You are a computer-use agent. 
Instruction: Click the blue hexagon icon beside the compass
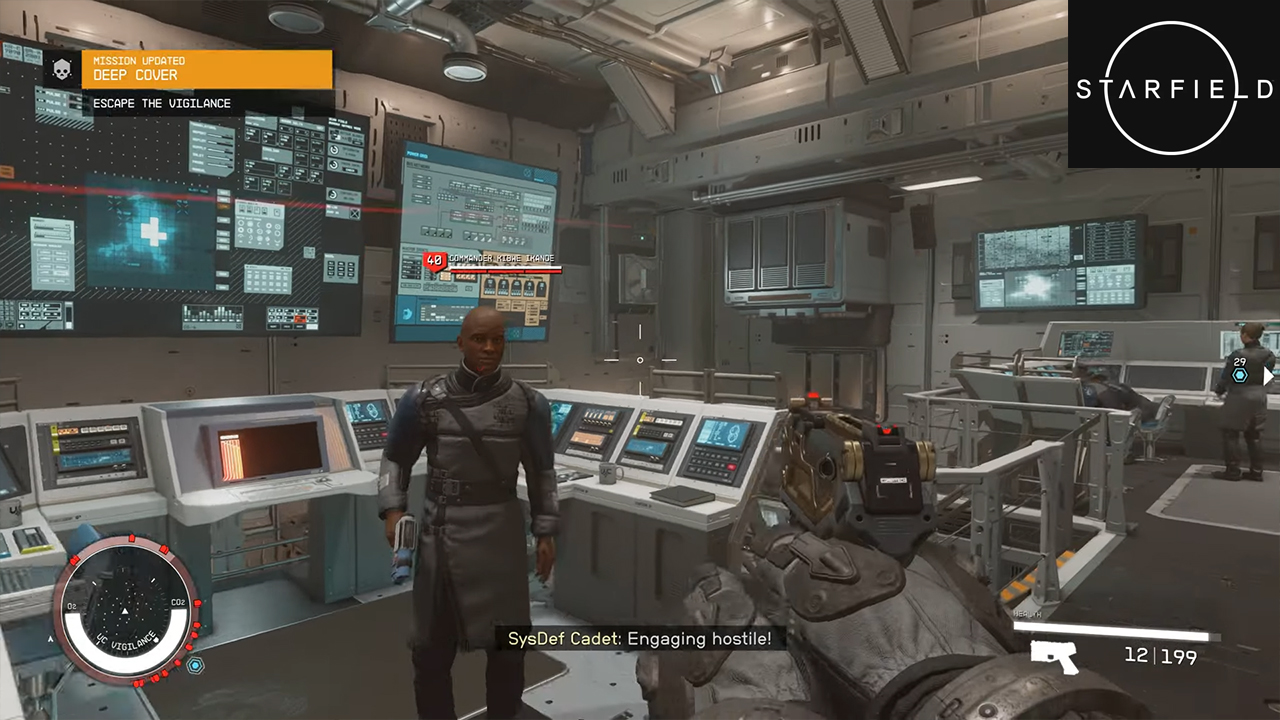tap(196, 665)
